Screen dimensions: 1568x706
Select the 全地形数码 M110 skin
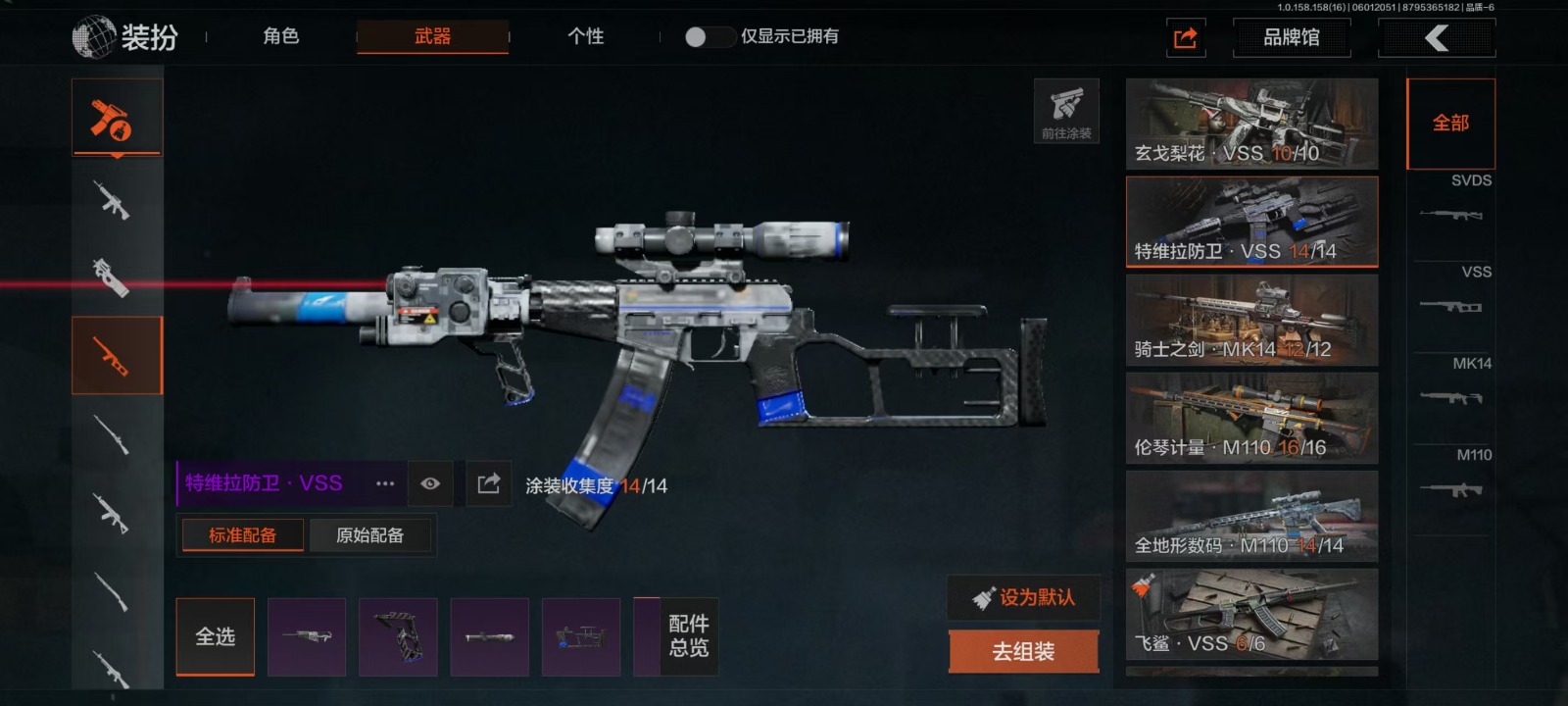coord(1251,516)
